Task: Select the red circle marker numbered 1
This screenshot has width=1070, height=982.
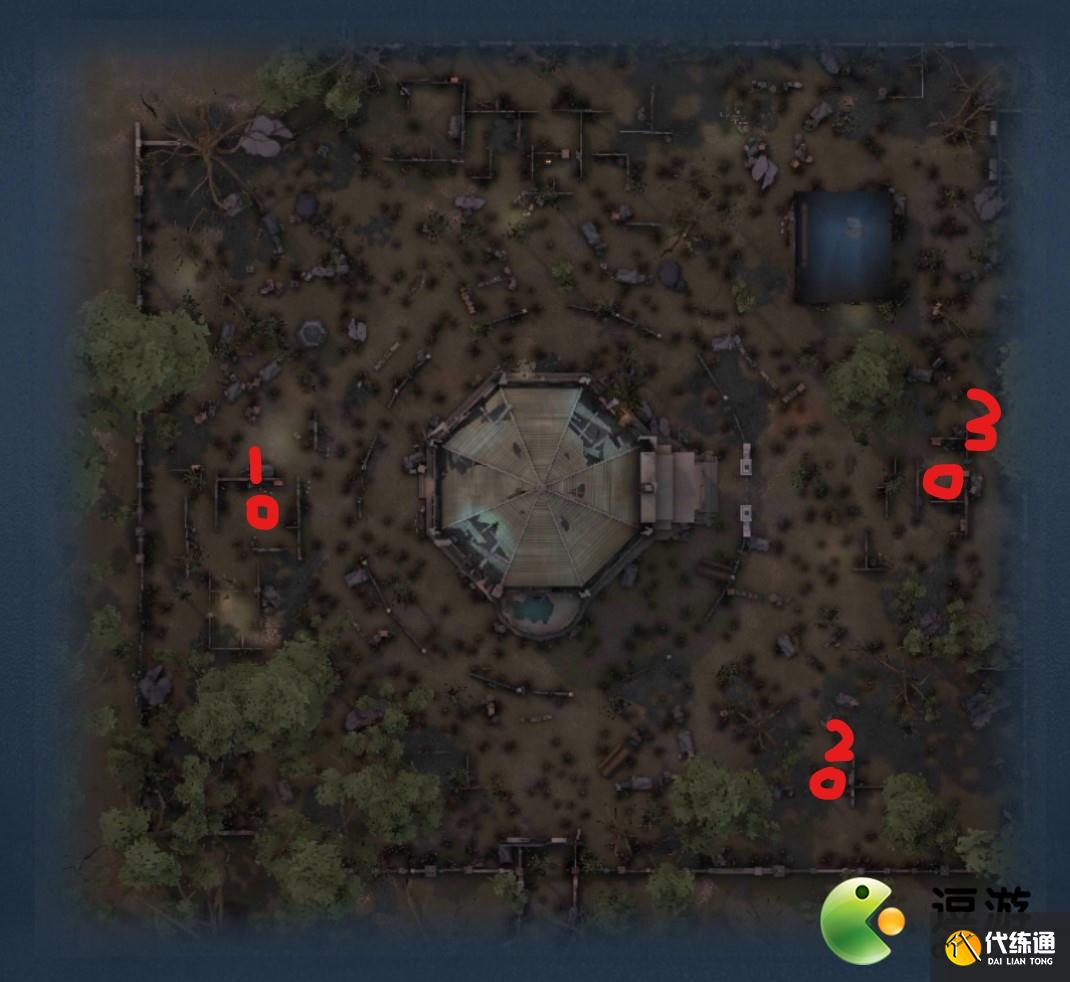Action: pyautogui.click(x=262, y=513)
